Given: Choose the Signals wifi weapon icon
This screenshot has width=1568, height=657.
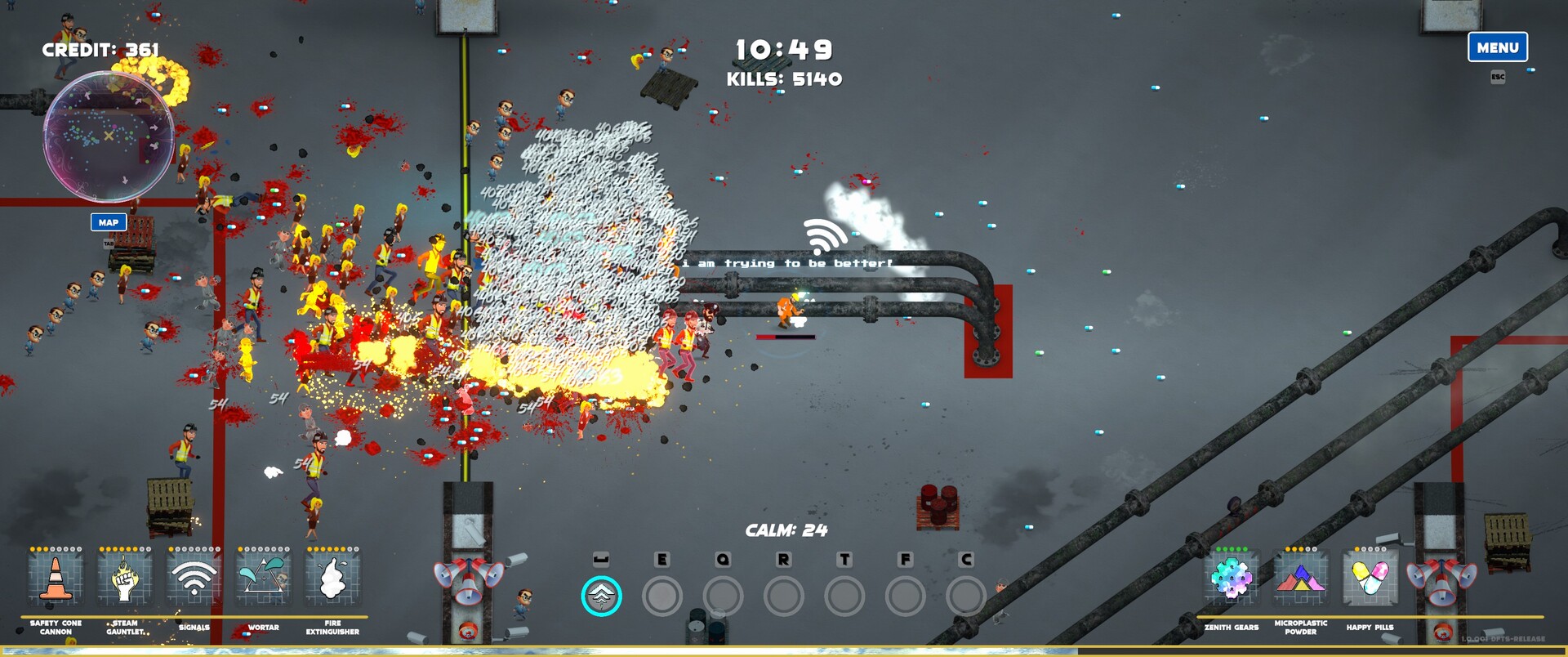Looking at the screenshot, I should click(194, 579).
